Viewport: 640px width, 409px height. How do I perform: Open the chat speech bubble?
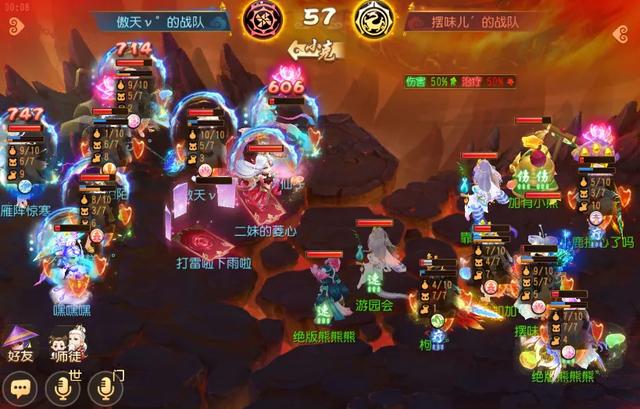pyautogui.click(x=20, y=388)
